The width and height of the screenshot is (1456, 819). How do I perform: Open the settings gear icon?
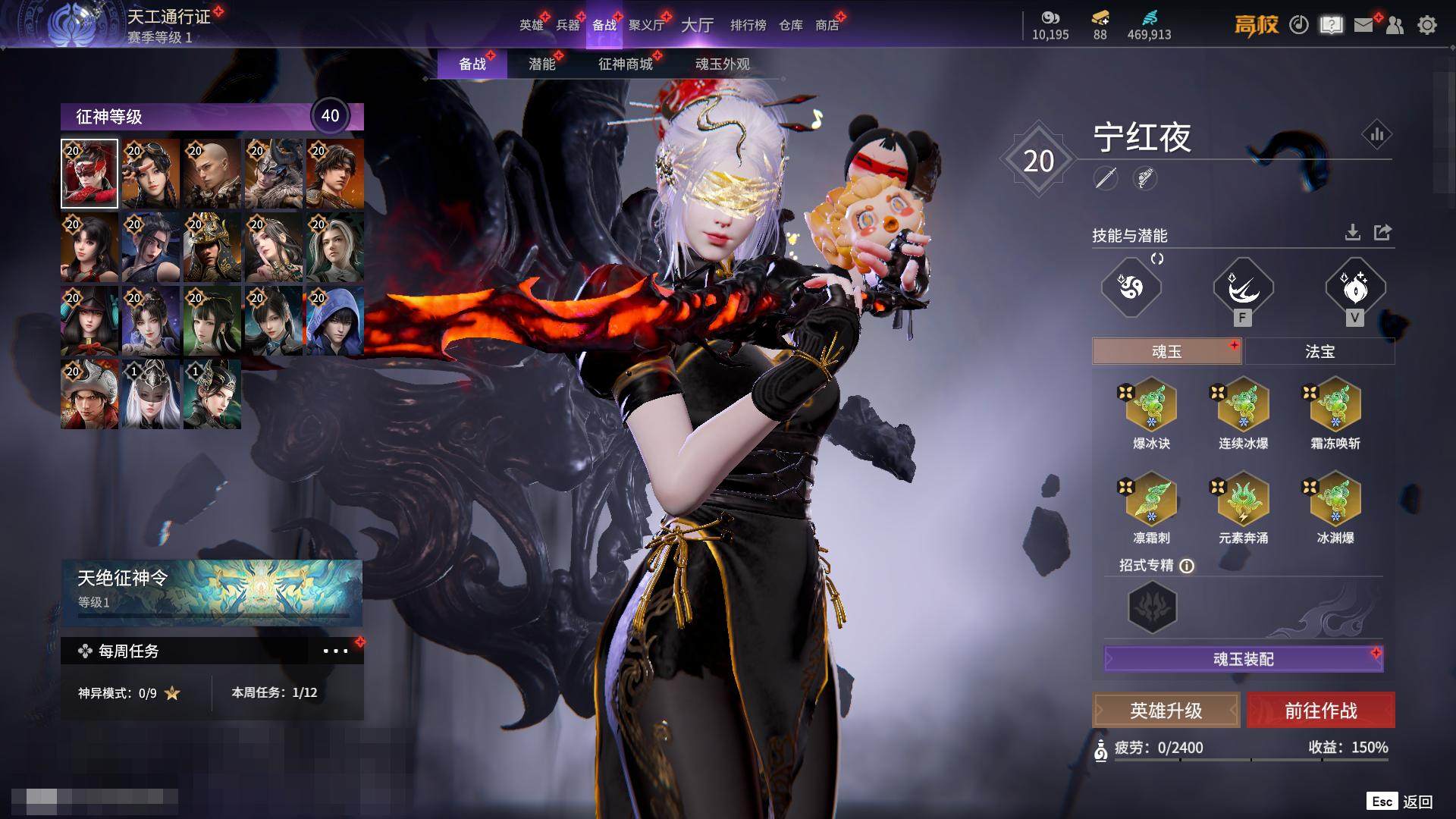click(1426, 25)
